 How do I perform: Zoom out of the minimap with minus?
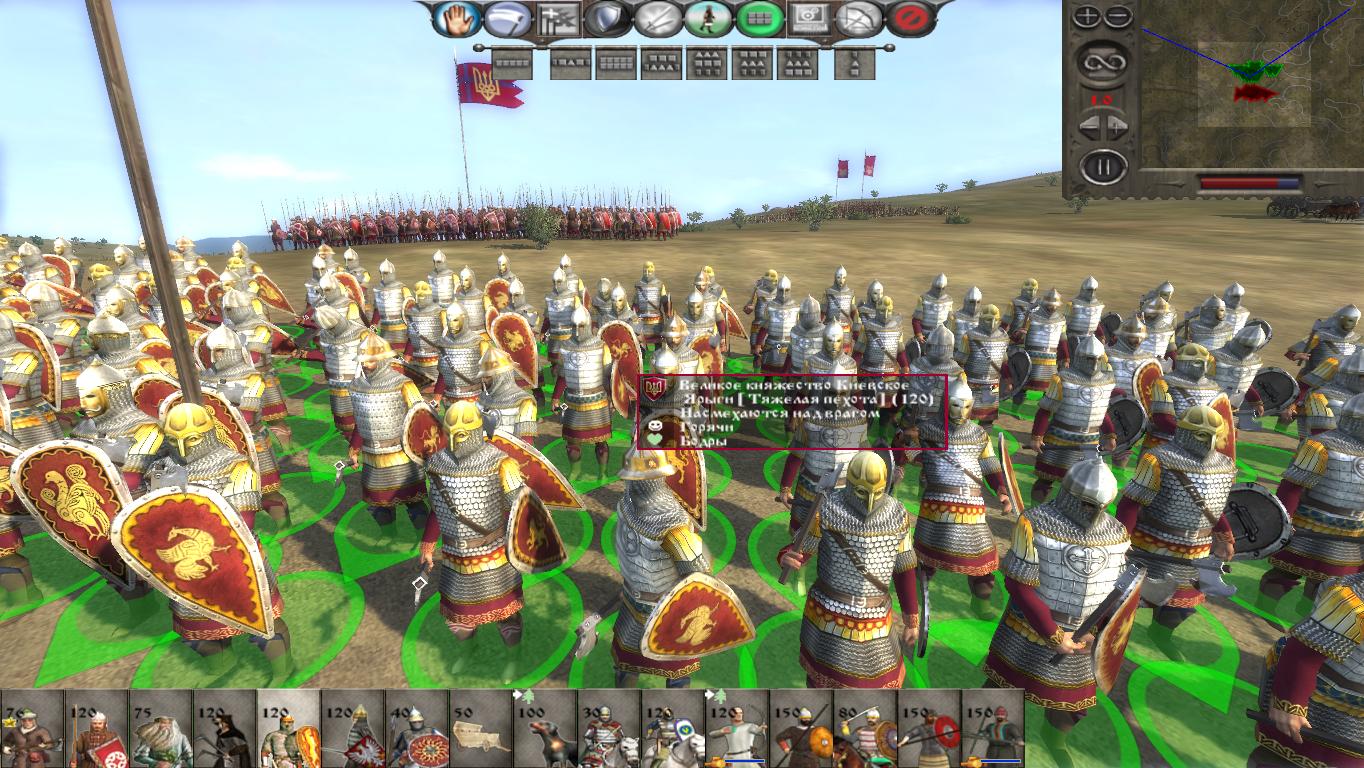(x=1116, y=16)
